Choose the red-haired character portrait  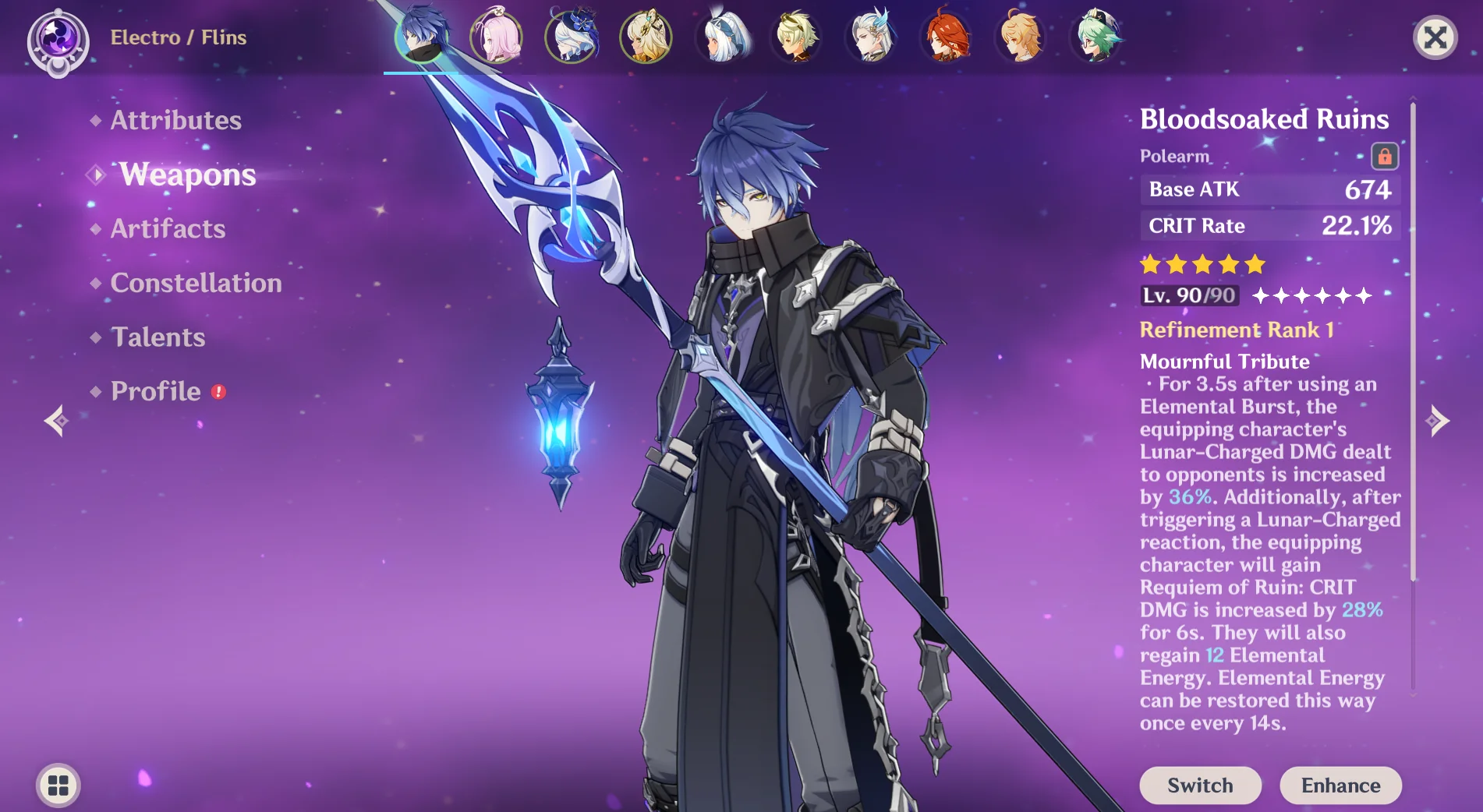point(946,36)
